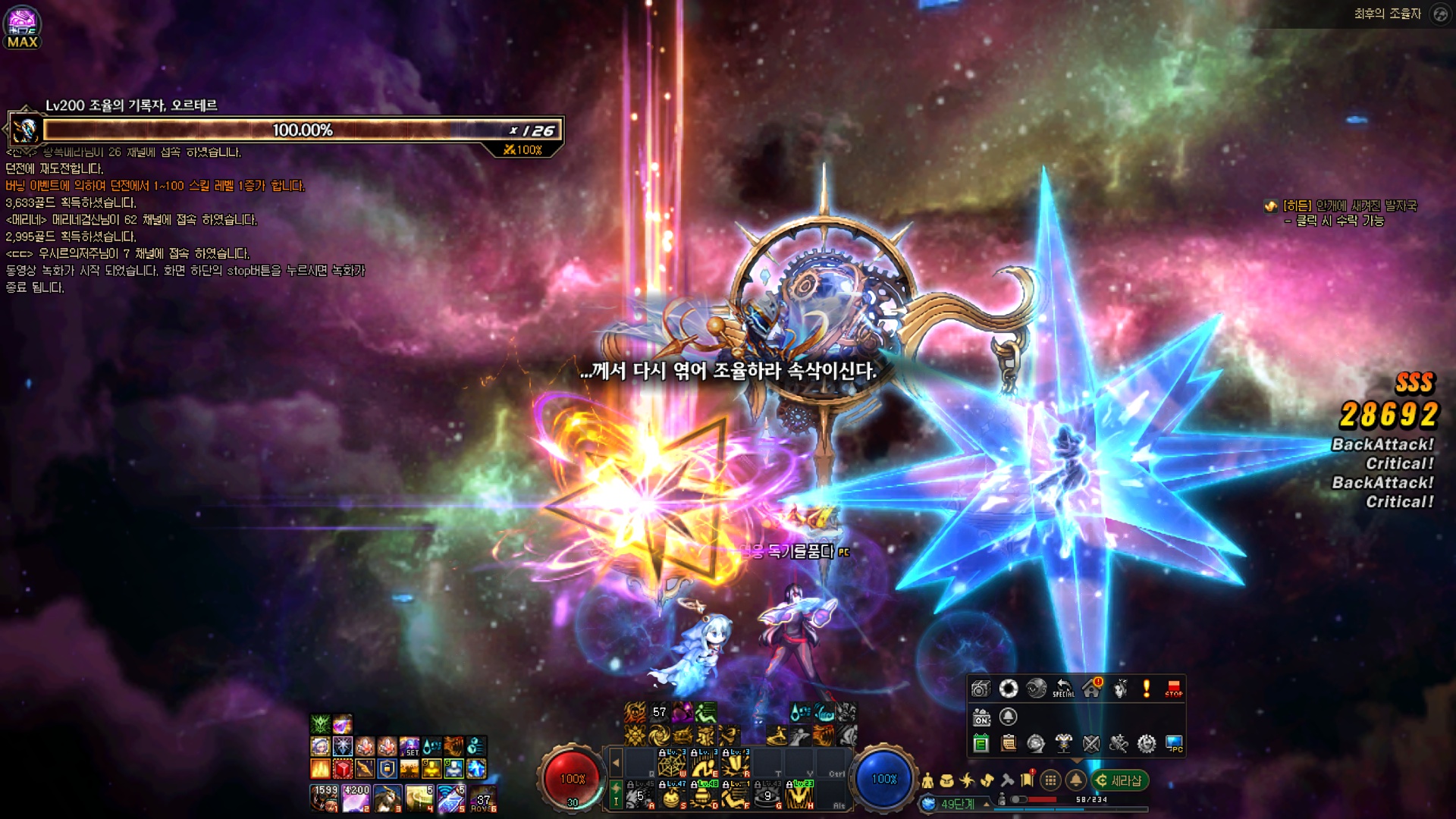This screenshot has width=1456, height=819.
Task: Open the green calendar event icon
Action: (981, 744)
